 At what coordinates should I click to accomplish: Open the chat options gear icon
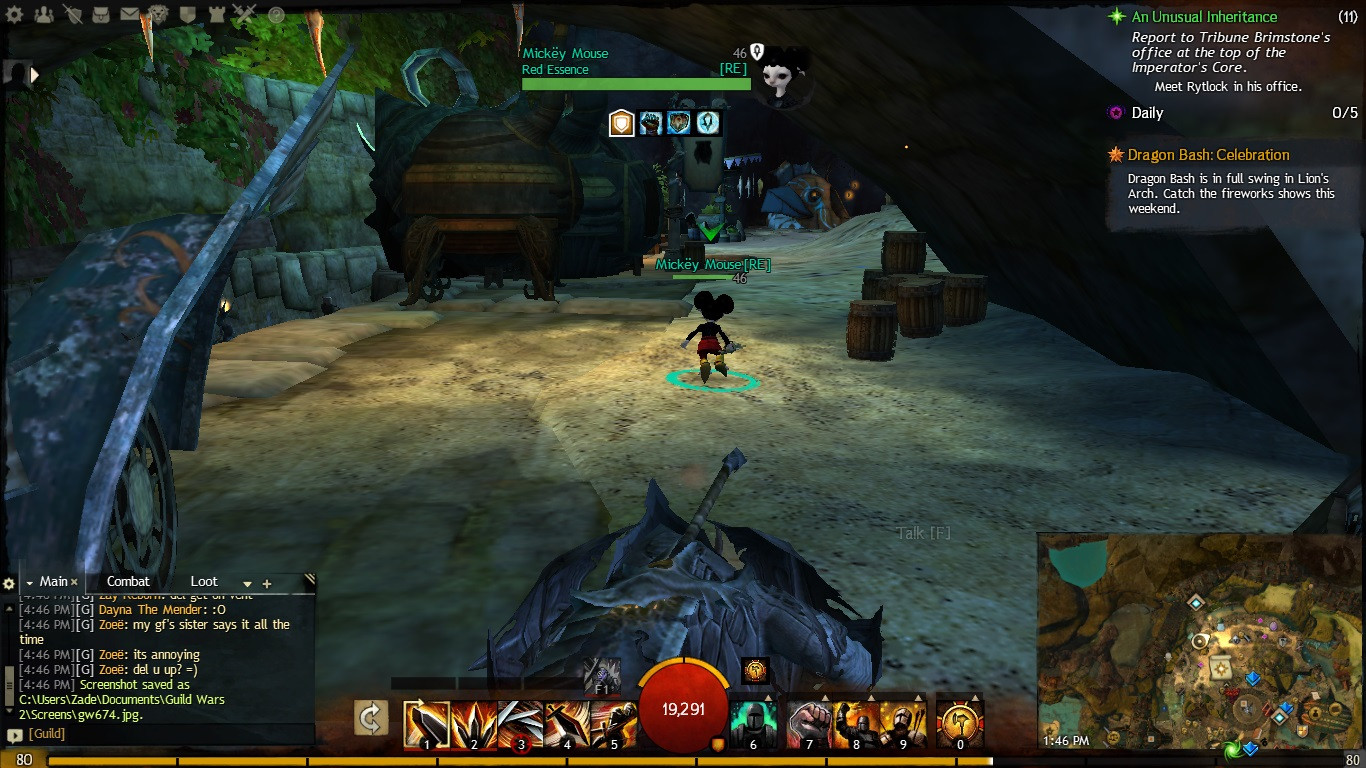click(10, 583)
